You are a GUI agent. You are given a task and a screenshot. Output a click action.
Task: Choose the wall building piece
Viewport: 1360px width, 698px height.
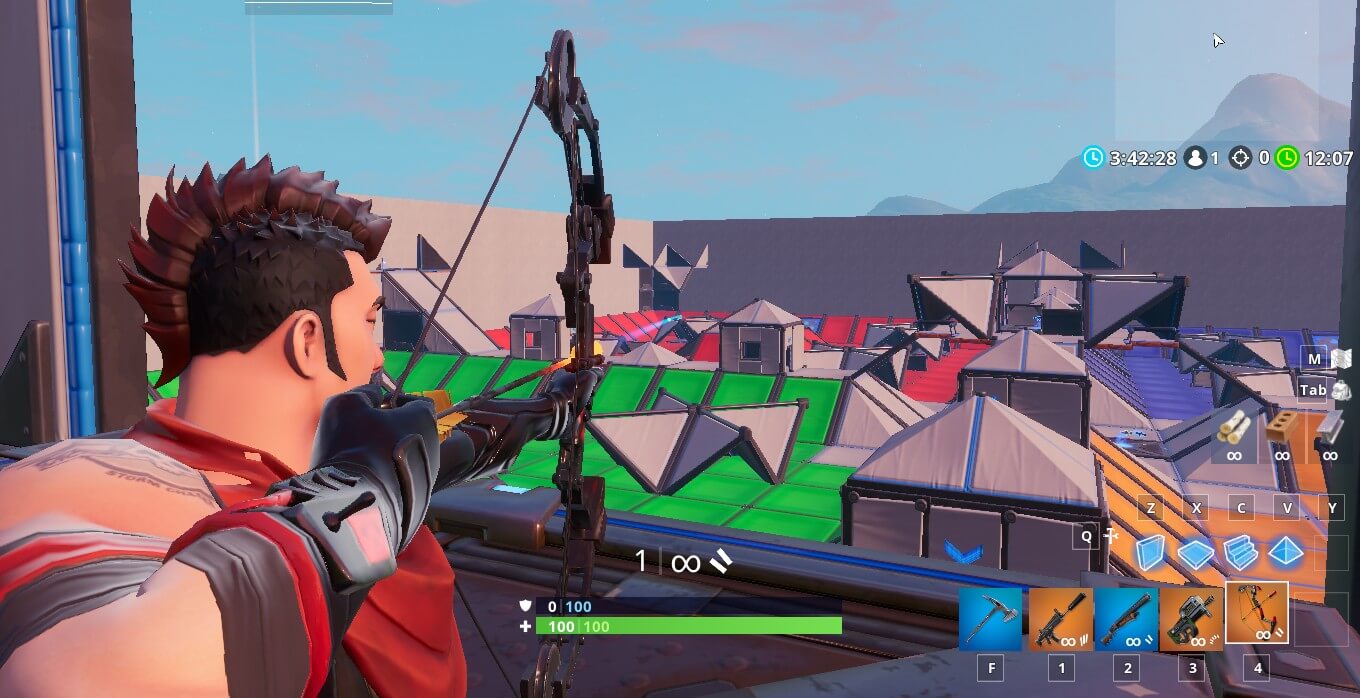pyautogui.click(x=1151, y=552)
